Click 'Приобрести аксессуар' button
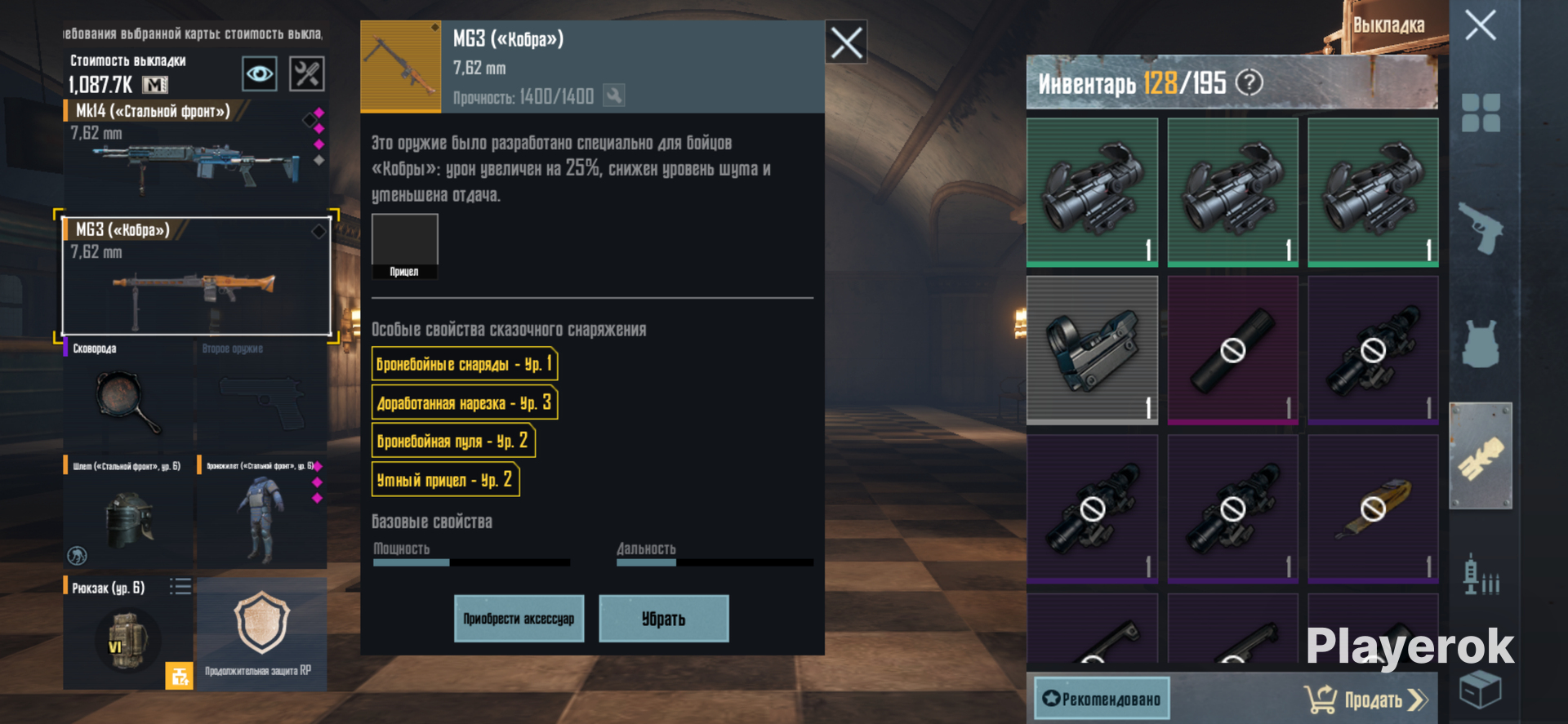Image resolution: width=1568 pixels, height=724 pixels. coord(519,619)
